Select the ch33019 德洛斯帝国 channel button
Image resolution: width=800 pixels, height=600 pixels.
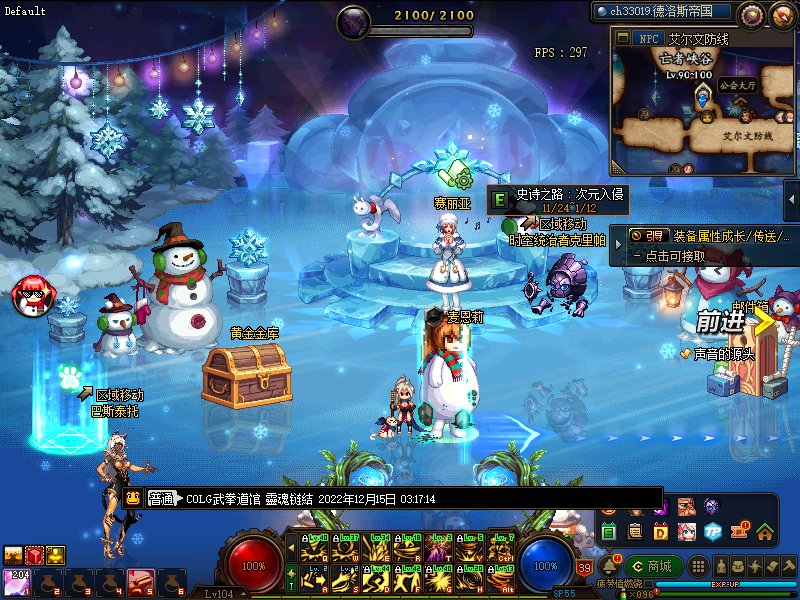coord(663,12)
